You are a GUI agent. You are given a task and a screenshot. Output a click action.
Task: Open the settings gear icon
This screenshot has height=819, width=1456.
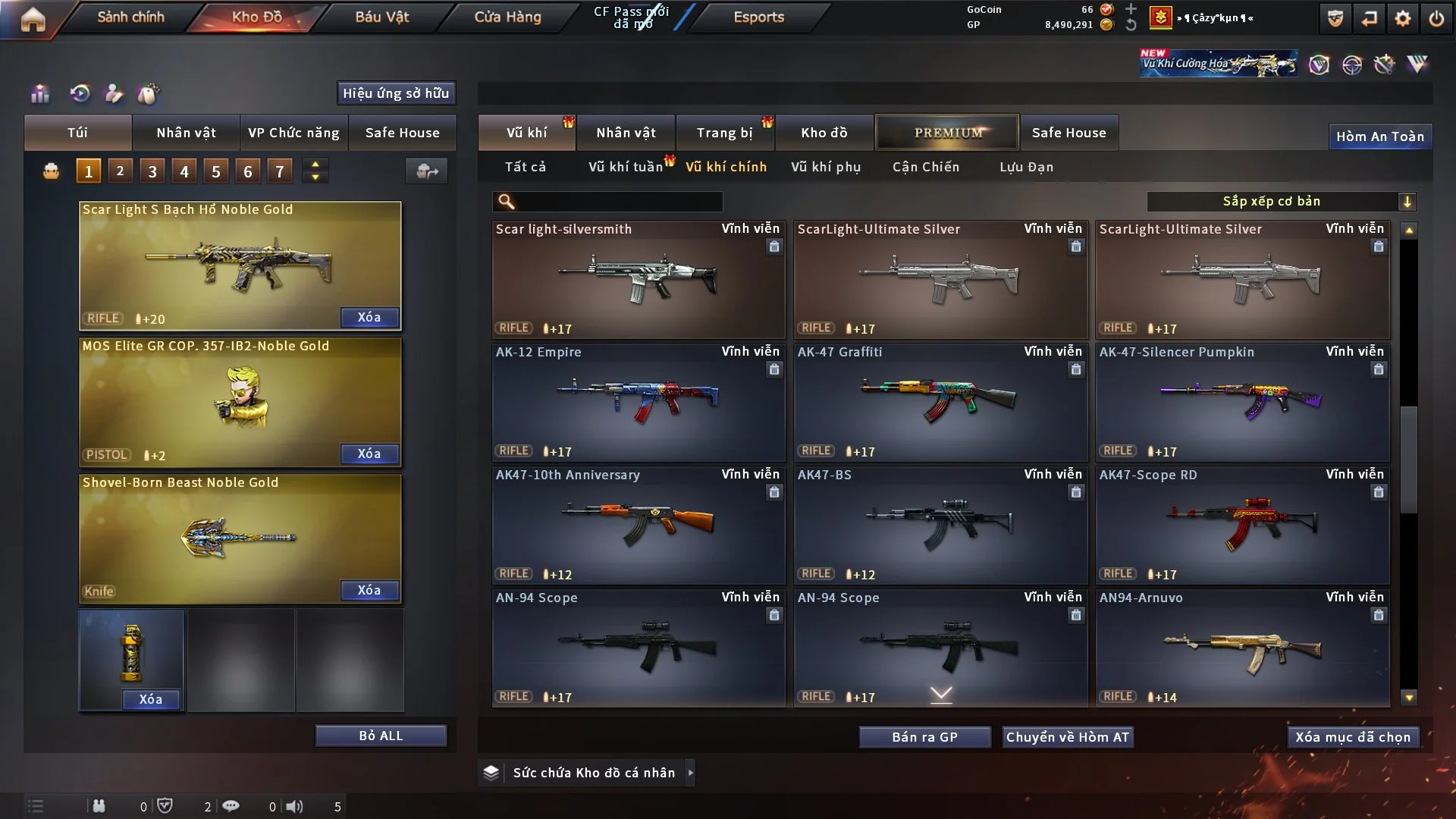1403,18
